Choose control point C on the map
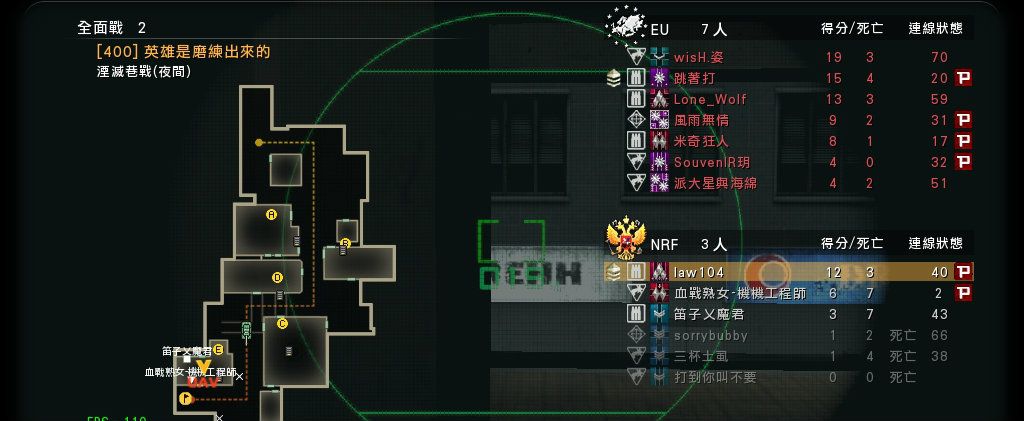 [282, 323]
